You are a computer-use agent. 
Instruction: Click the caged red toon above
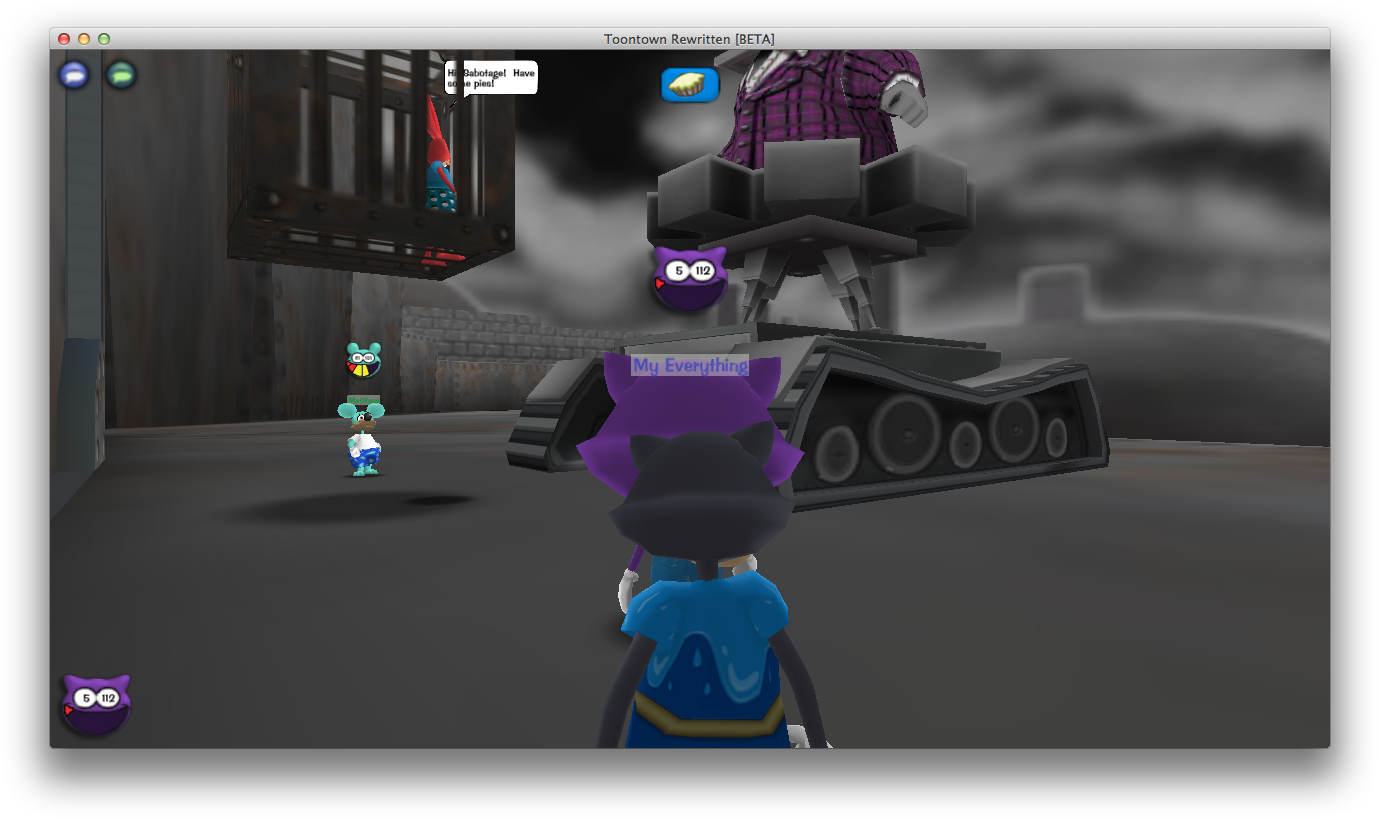[442, 170]
